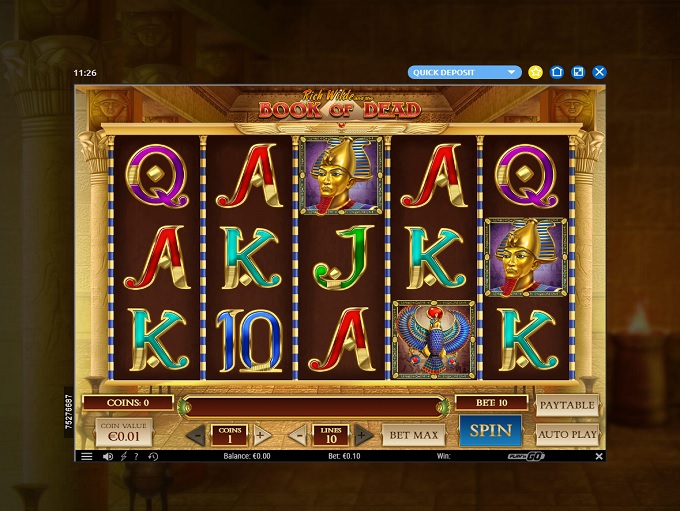Image resolution: width=680 pixels, height=511 pixels.
Task: Decrease the number of lines
Action: 298,435
